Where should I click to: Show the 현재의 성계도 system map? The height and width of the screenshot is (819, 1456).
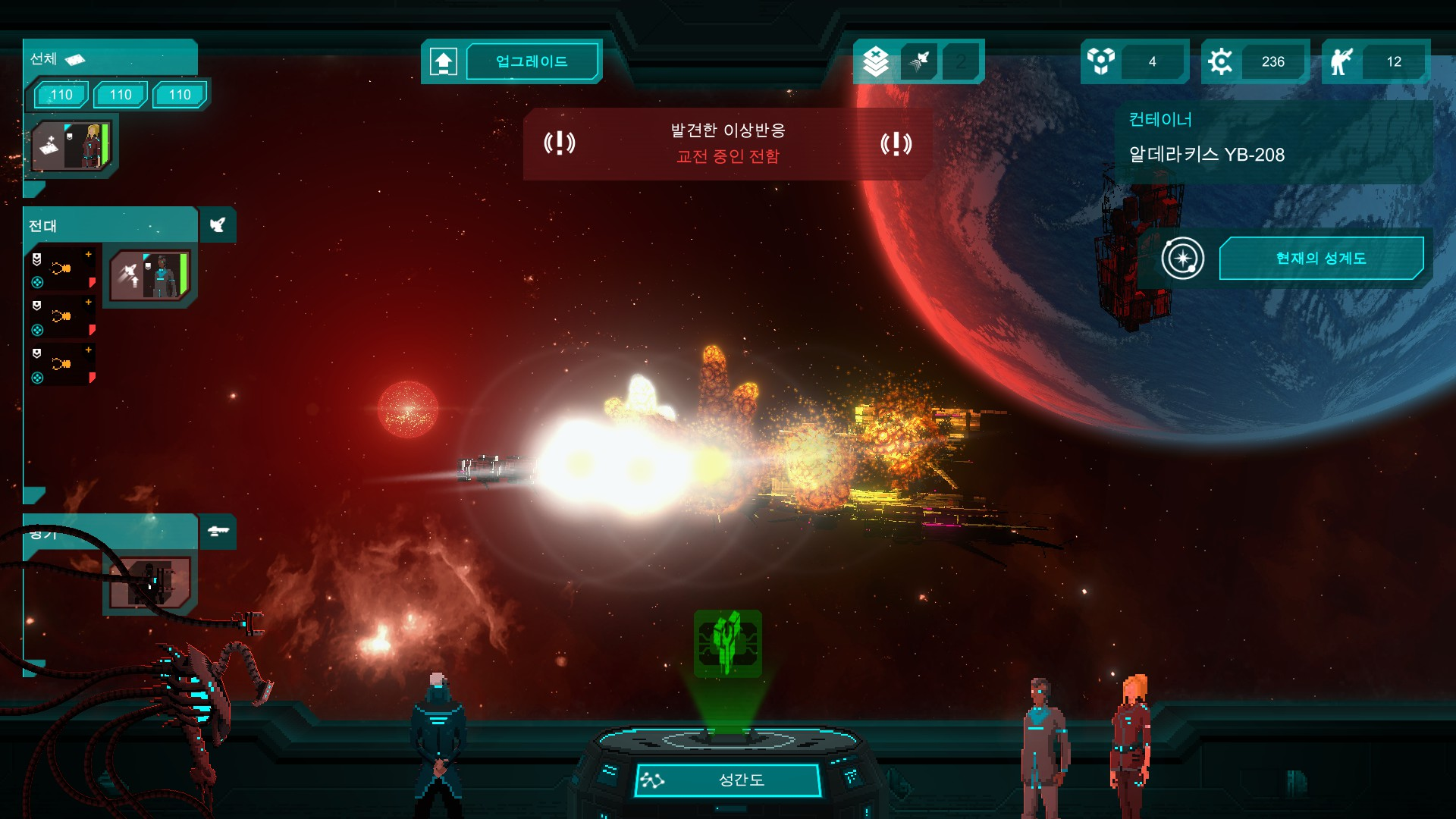(1320, 258)
